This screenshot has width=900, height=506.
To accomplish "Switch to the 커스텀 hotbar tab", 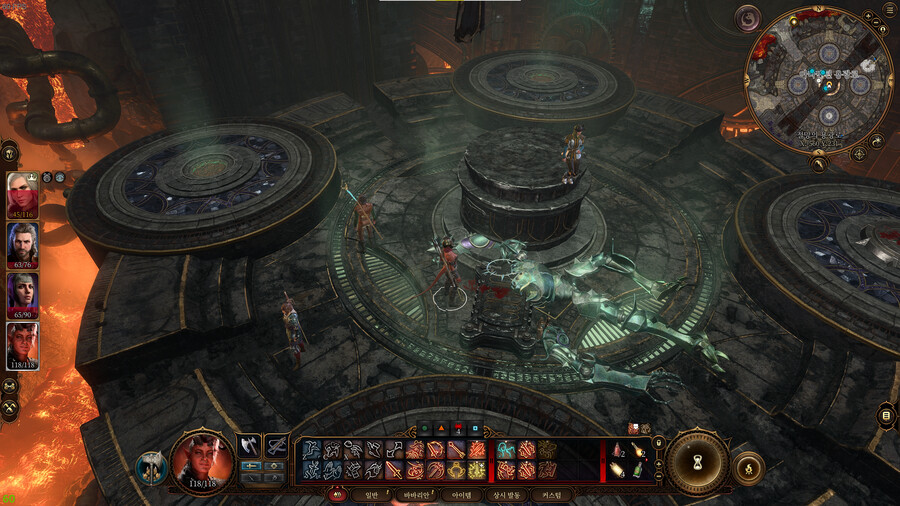I will pyautogui.click(x=553, y=495).
